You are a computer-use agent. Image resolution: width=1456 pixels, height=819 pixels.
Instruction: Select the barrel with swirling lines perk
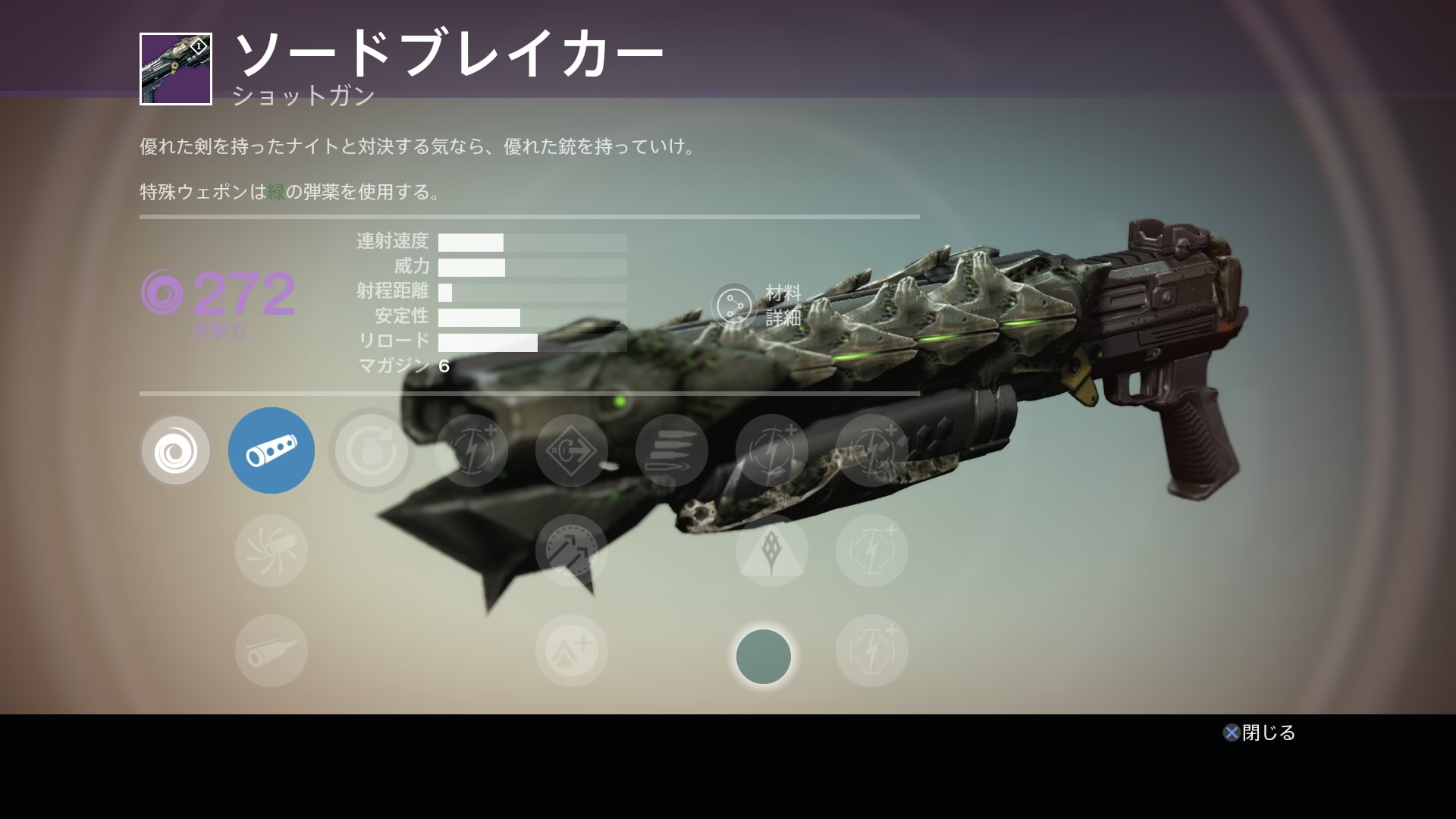tap(271, 551)
